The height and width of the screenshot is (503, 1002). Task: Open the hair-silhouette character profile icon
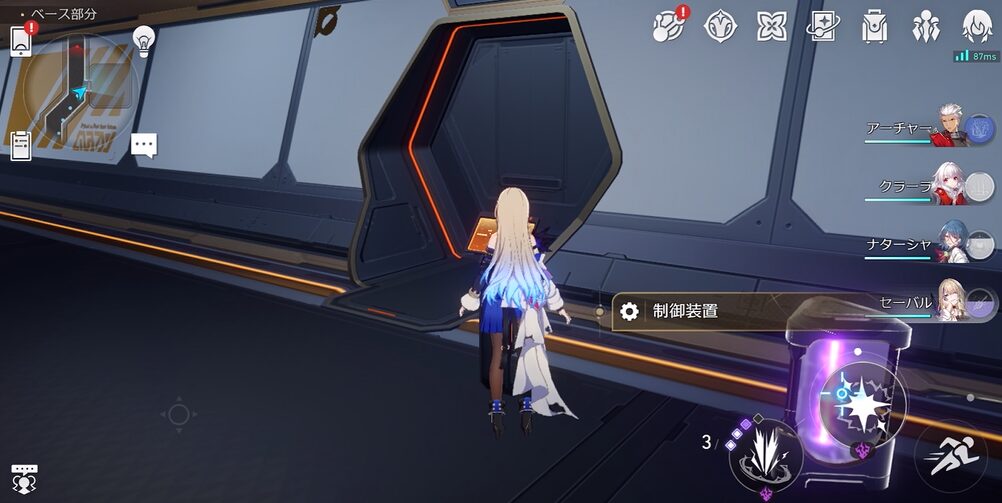977,27
